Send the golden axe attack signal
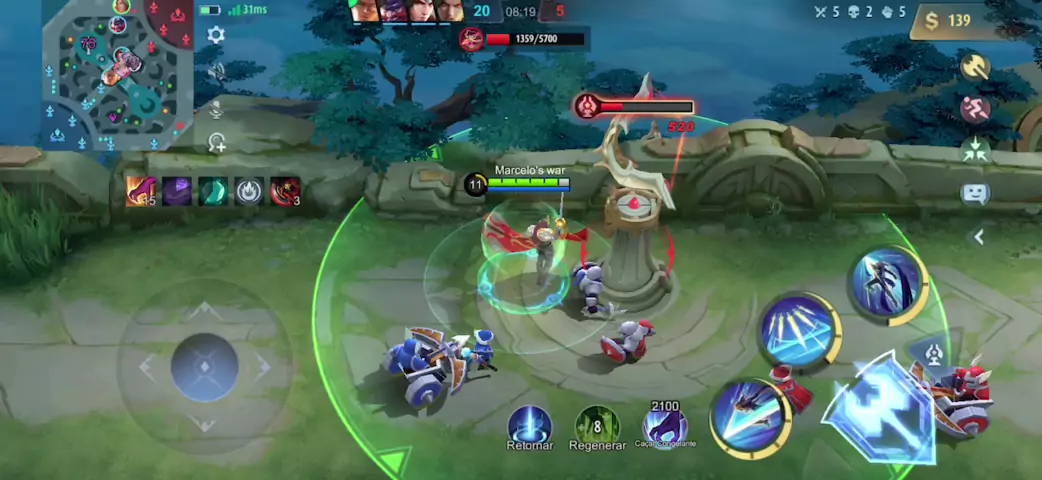The width and height of the screenshot is (1042, 480). [x=974, y=67]
